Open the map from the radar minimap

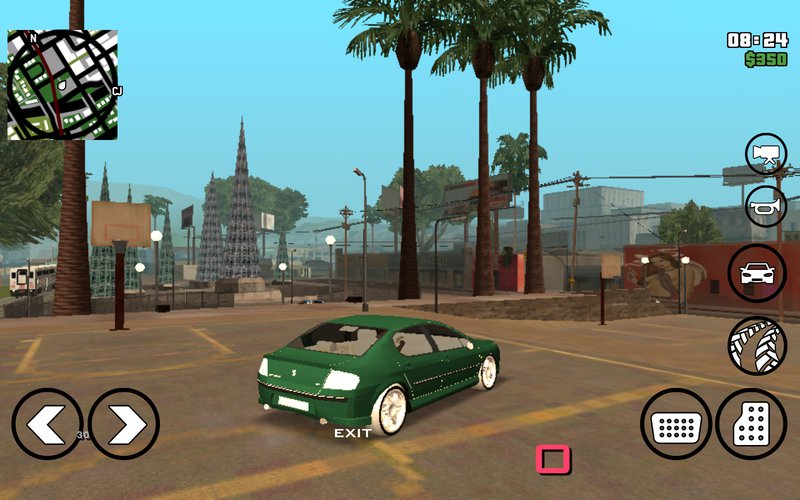click(x=62, y=85)
